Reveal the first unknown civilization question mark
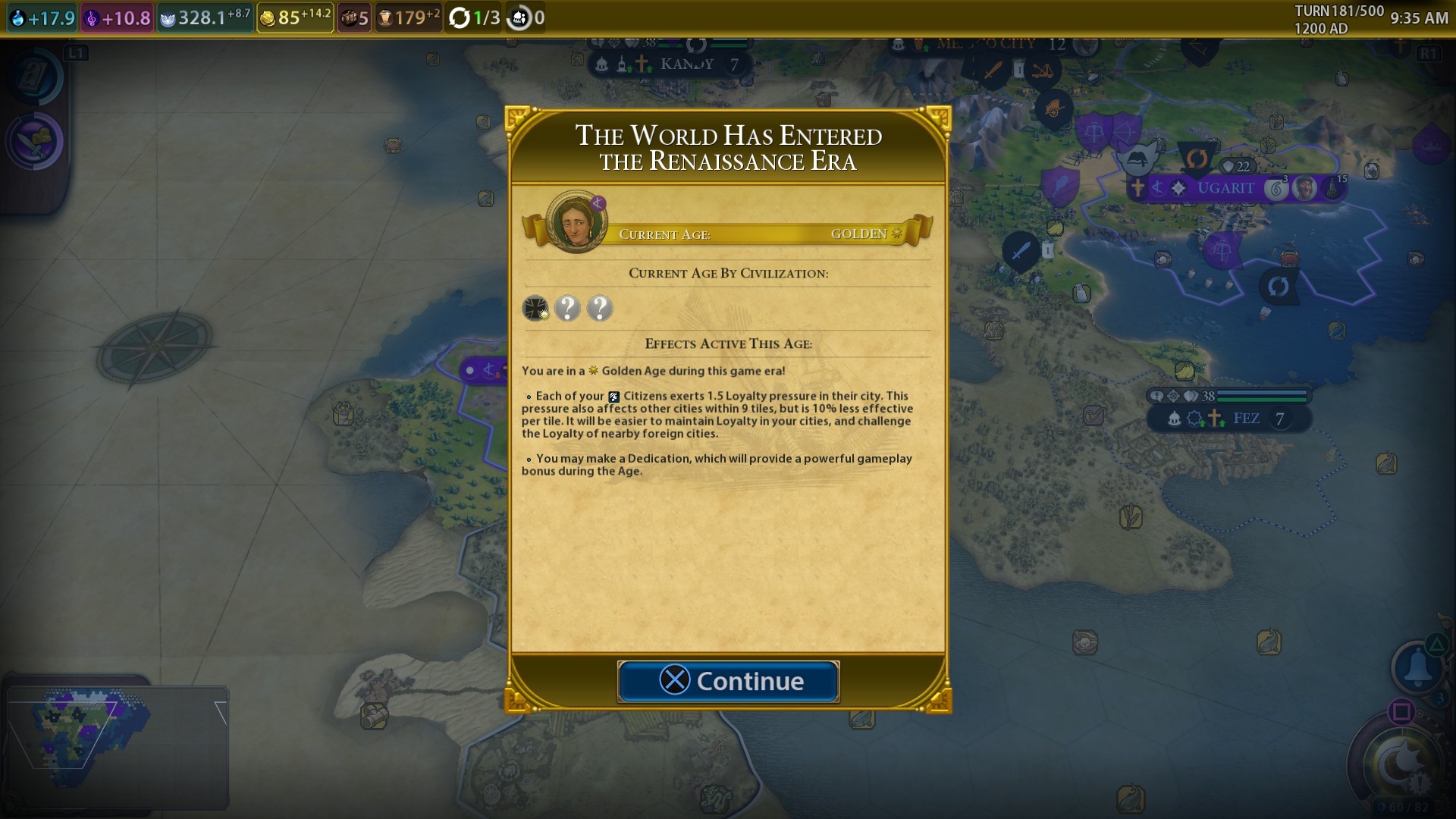Image resolution: width=1456 pixels, height=819 pixels. point(568,308)
